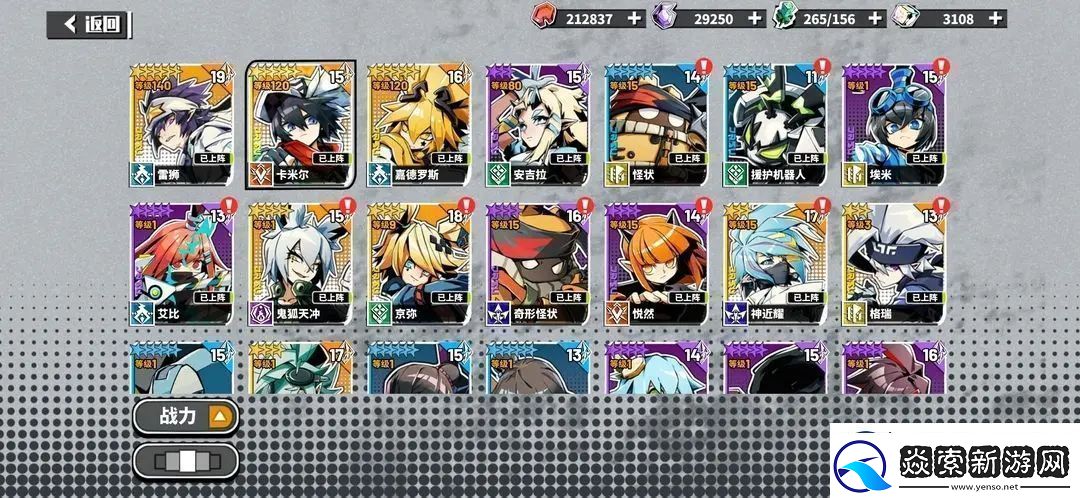Open the 鬼狐天冲 character card

click(x=300, y=263)
